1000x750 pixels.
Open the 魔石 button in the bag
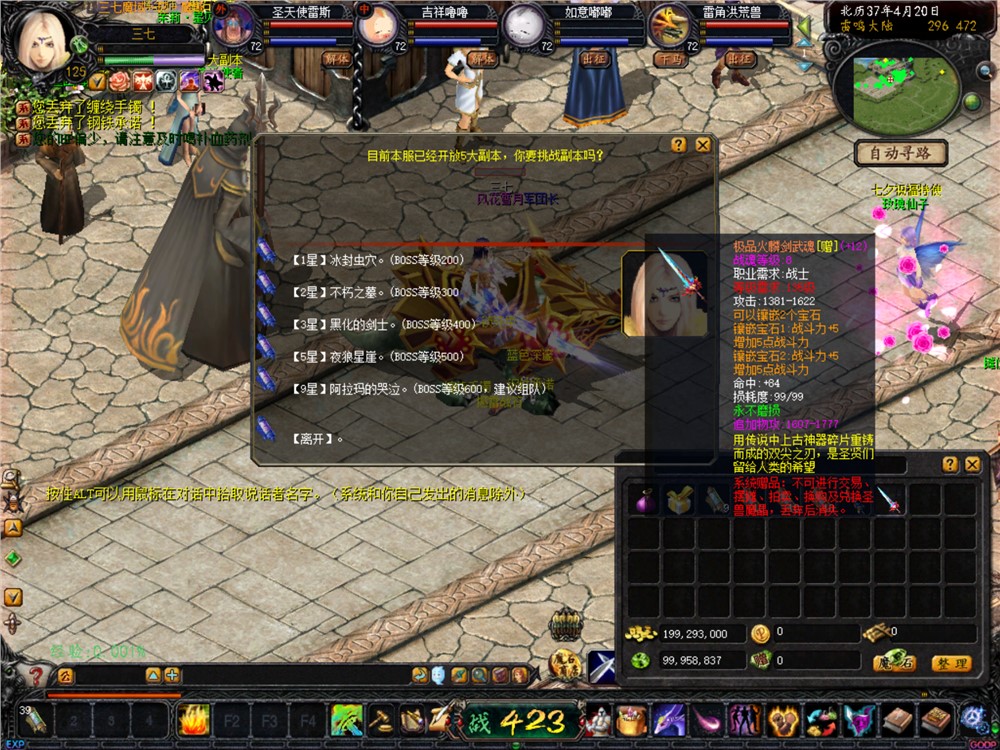(894, 663)
